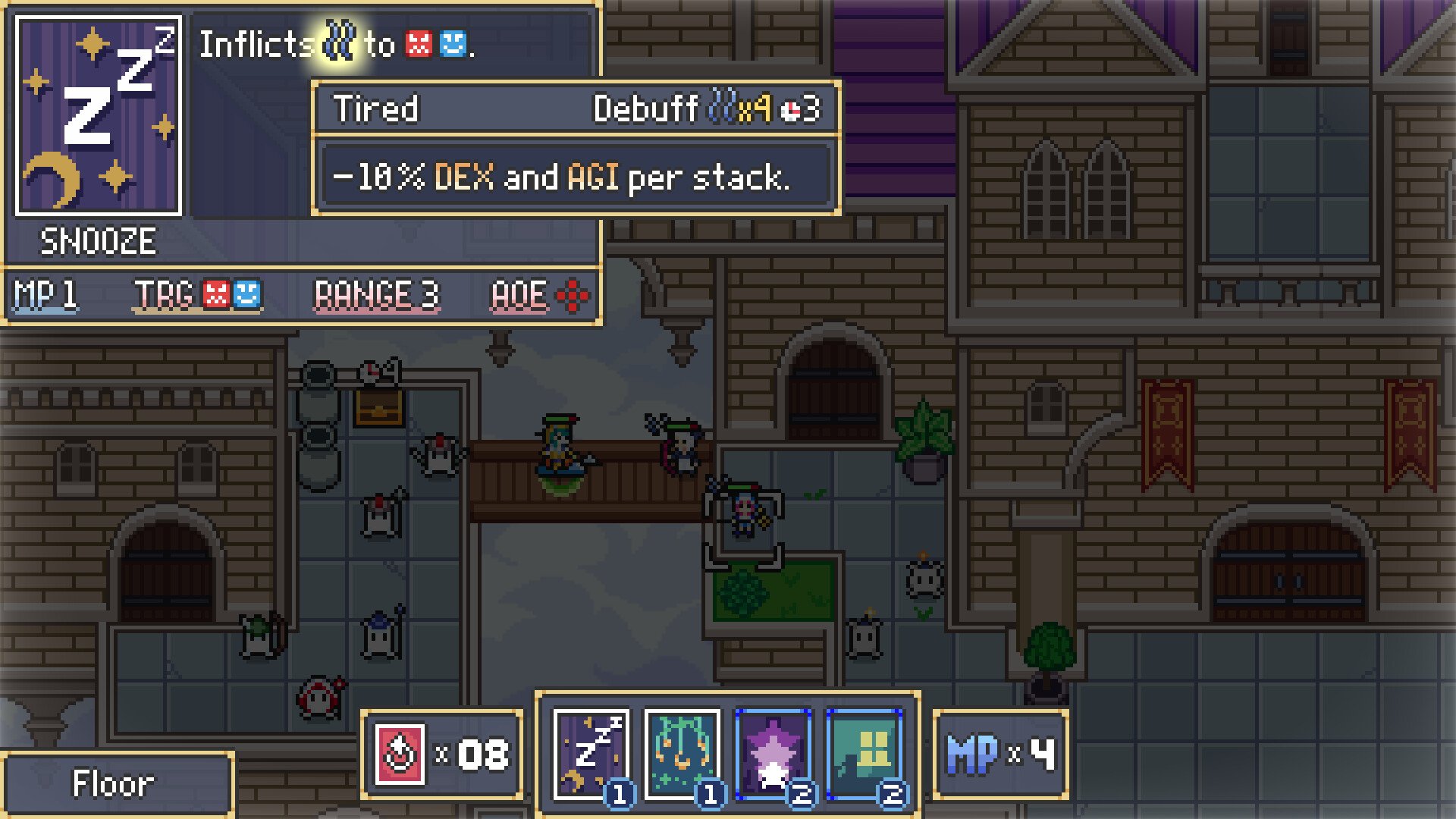
Task: Select the Snooze card in hand
Action: pos(591,754)
